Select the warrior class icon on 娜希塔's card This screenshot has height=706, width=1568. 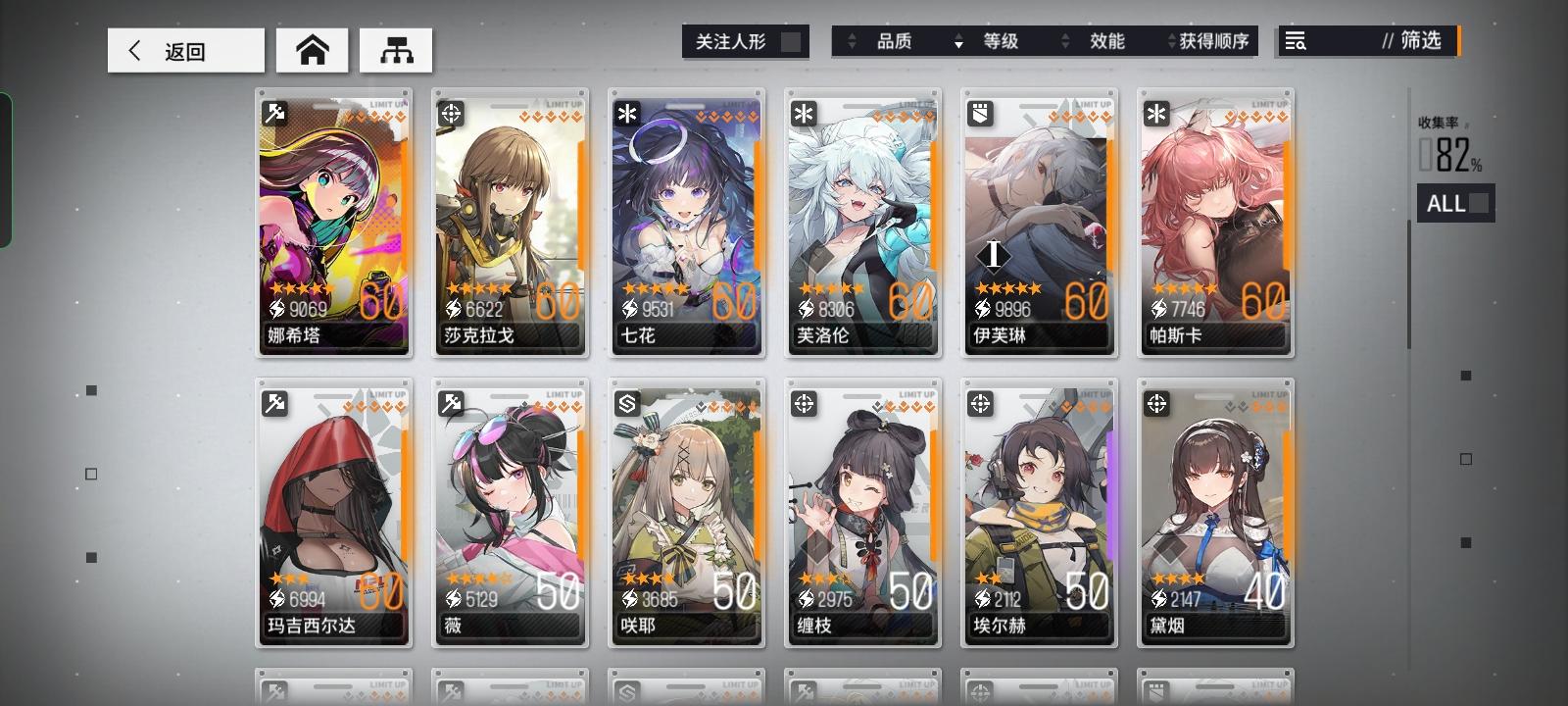[273, 114]
